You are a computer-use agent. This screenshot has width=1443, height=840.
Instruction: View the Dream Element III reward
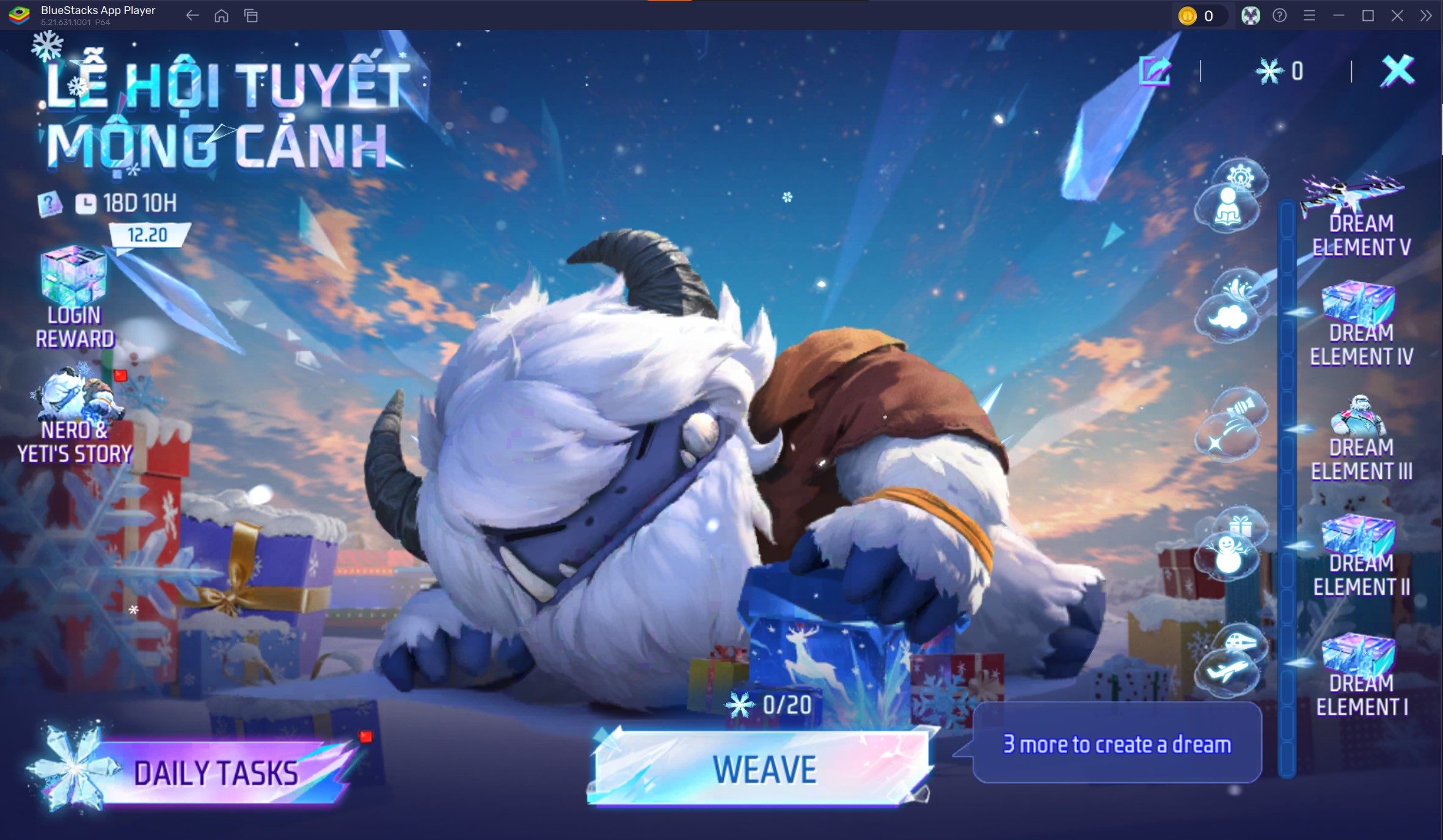(1362, 428)
